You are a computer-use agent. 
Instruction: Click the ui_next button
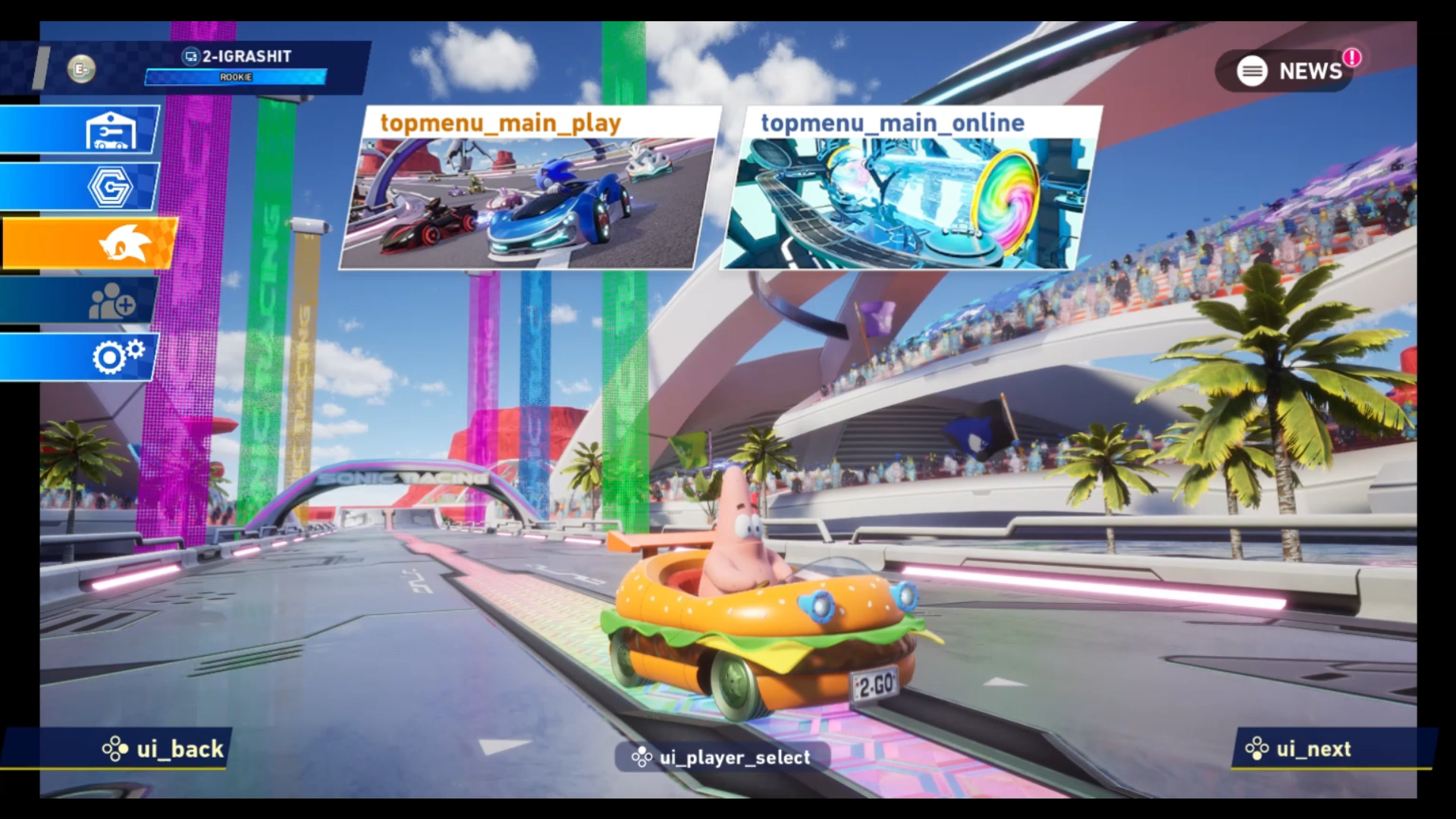(1298, 749)
